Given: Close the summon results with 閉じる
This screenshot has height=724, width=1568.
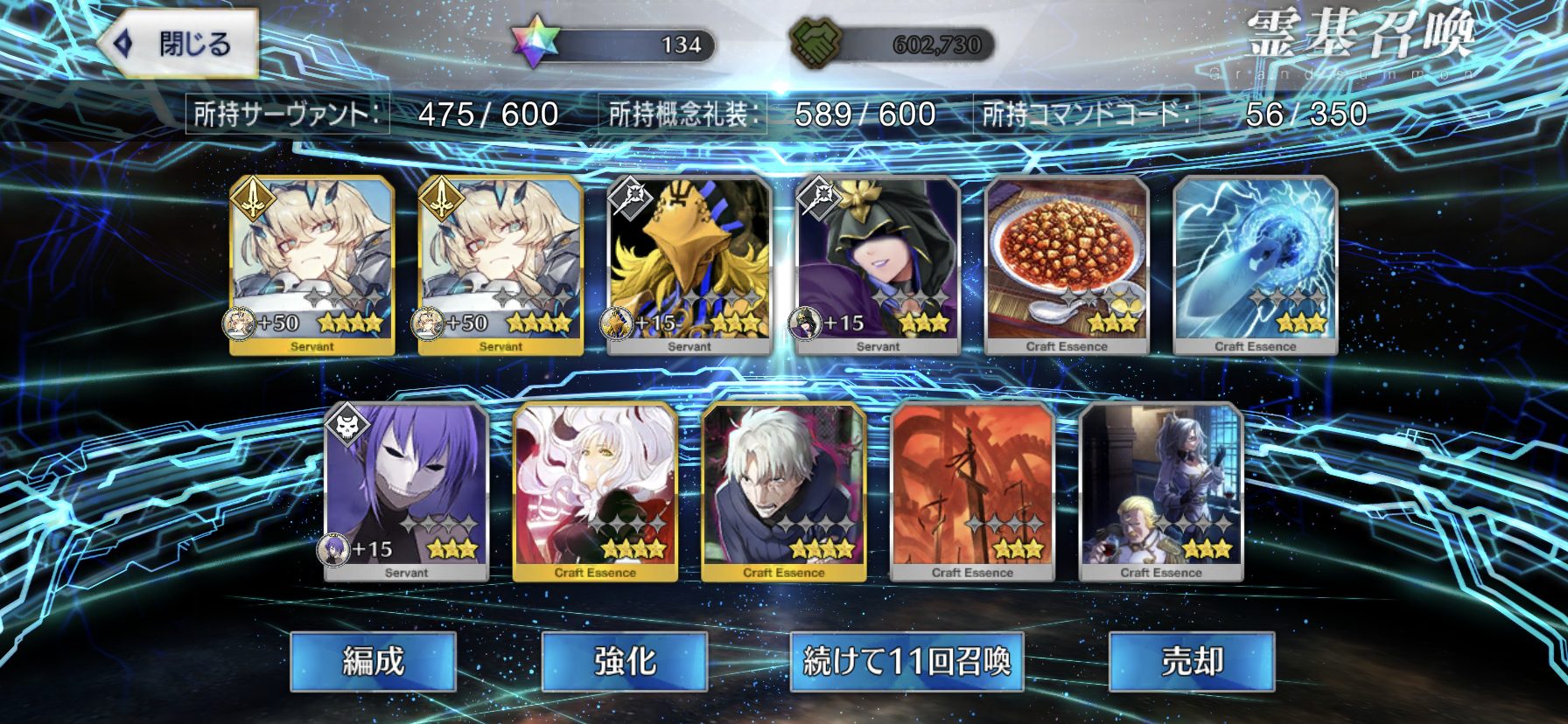Looking at the screenshot, I should [179, 44].
